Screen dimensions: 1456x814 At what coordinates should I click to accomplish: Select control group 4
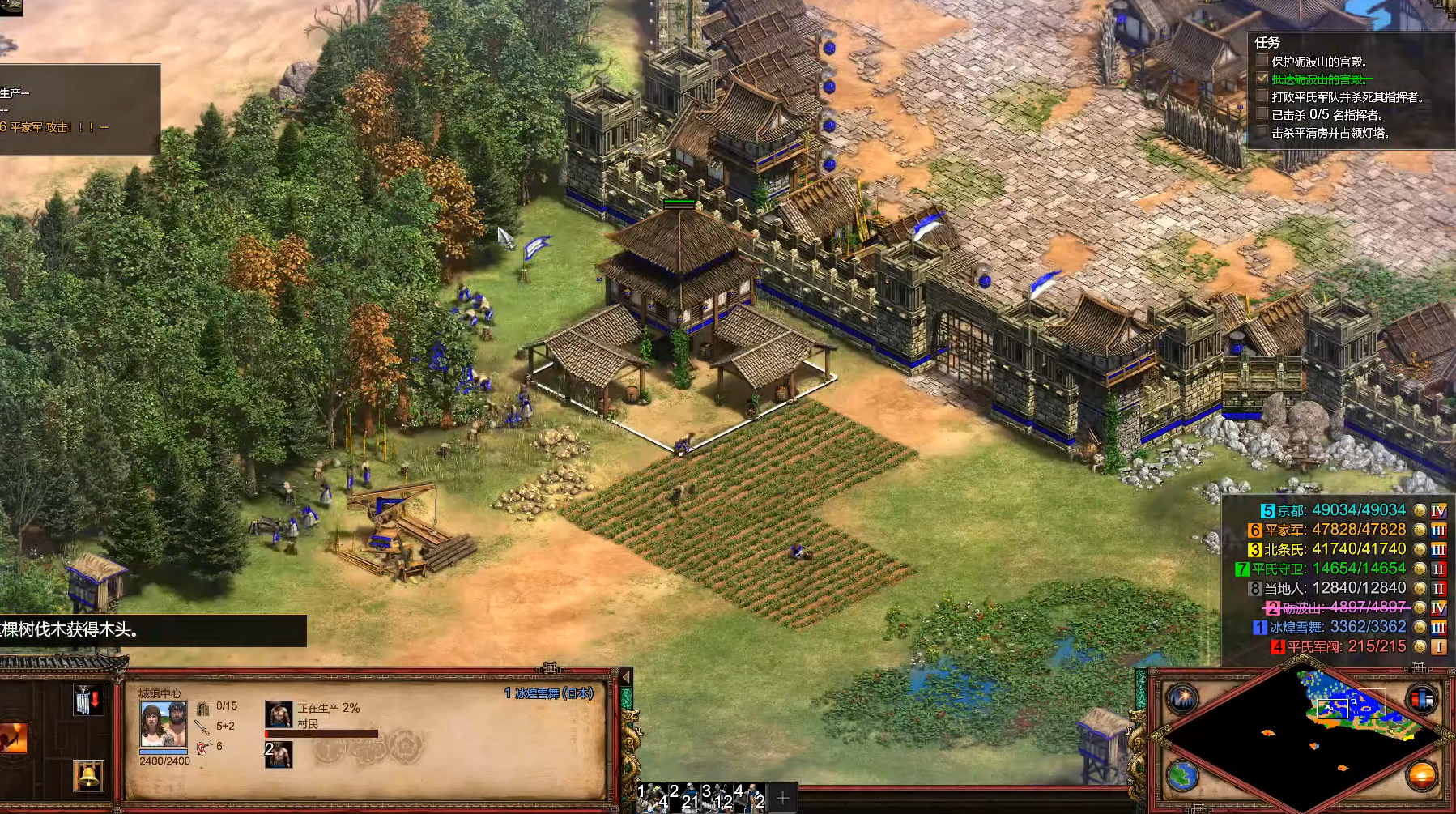[750, 795]
